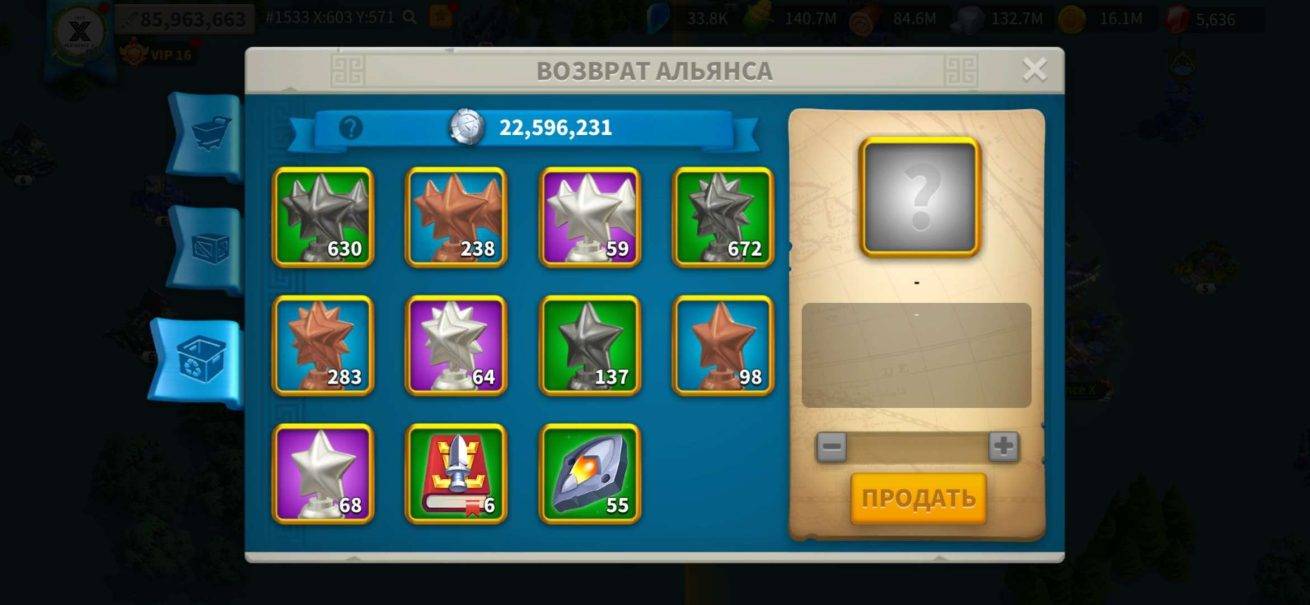Select the item stack of 630
1310x605 pixels.
click(323, 217)
